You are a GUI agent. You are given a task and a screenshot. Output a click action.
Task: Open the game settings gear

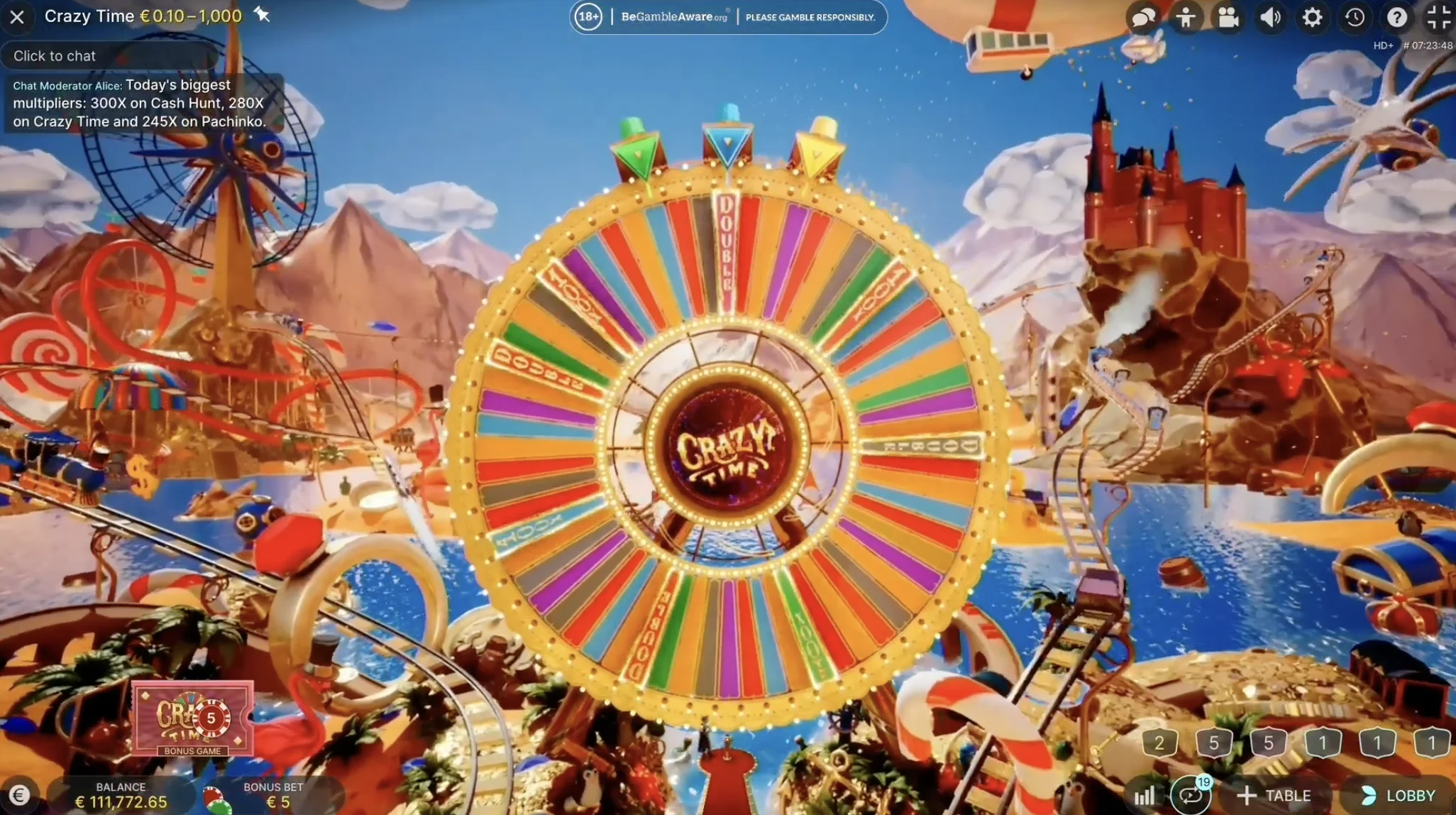1313,18
